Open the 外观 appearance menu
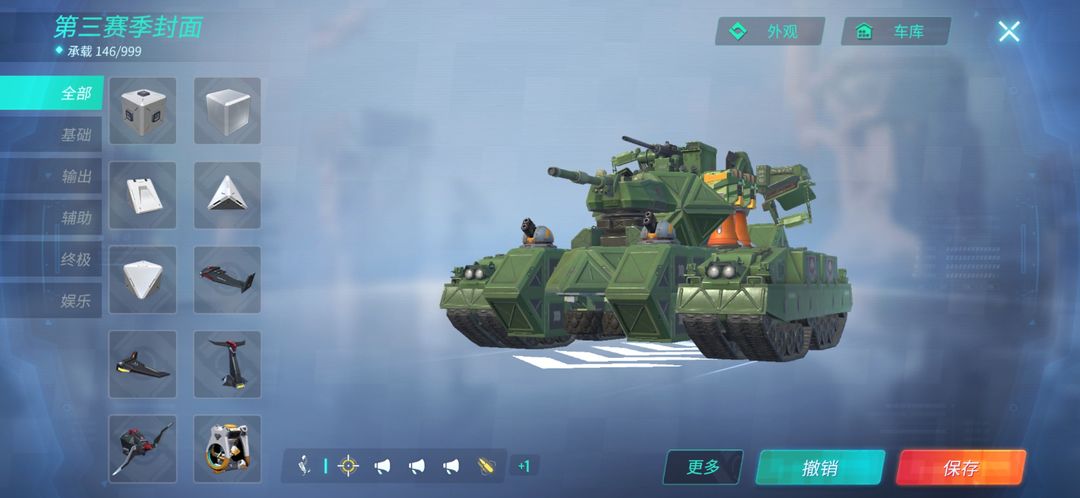 [769, 31]
